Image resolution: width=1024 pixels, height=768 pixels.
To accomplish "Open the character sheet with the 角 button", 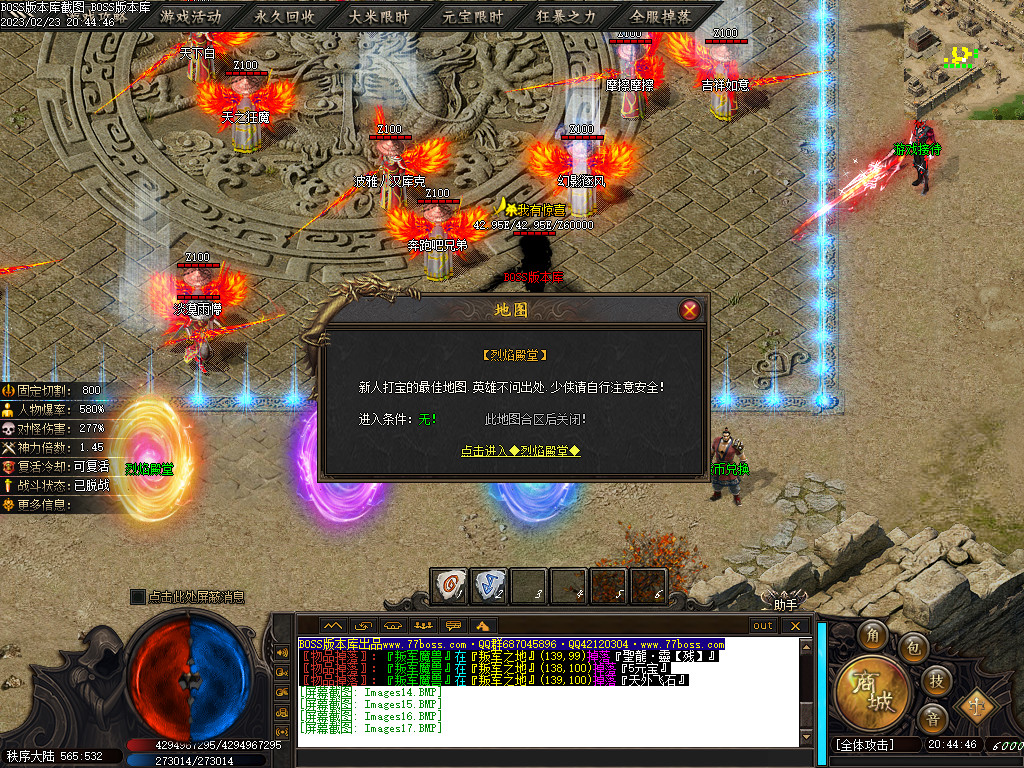I will pyautogui.click(x=874, y=636).
